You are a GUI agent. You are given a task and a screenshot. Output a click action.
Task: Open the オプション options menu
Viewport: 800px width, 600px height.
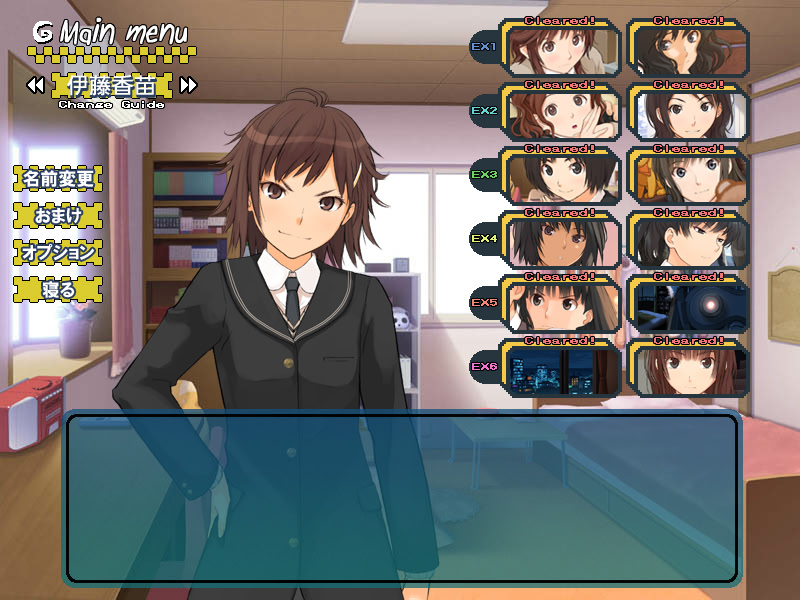57,253
